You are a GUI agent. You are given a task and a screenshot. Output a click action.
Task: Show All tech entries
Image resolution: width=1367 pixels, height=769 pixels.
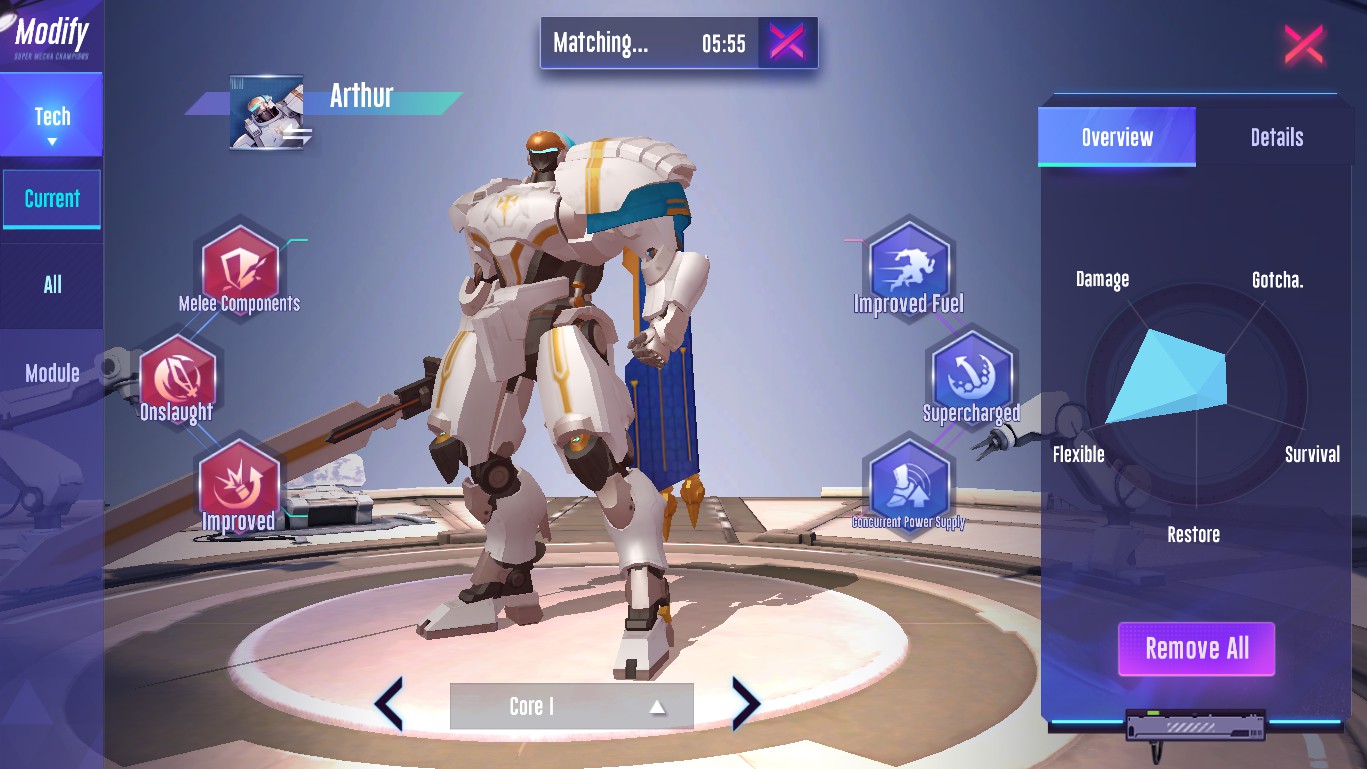click(52, 285)
